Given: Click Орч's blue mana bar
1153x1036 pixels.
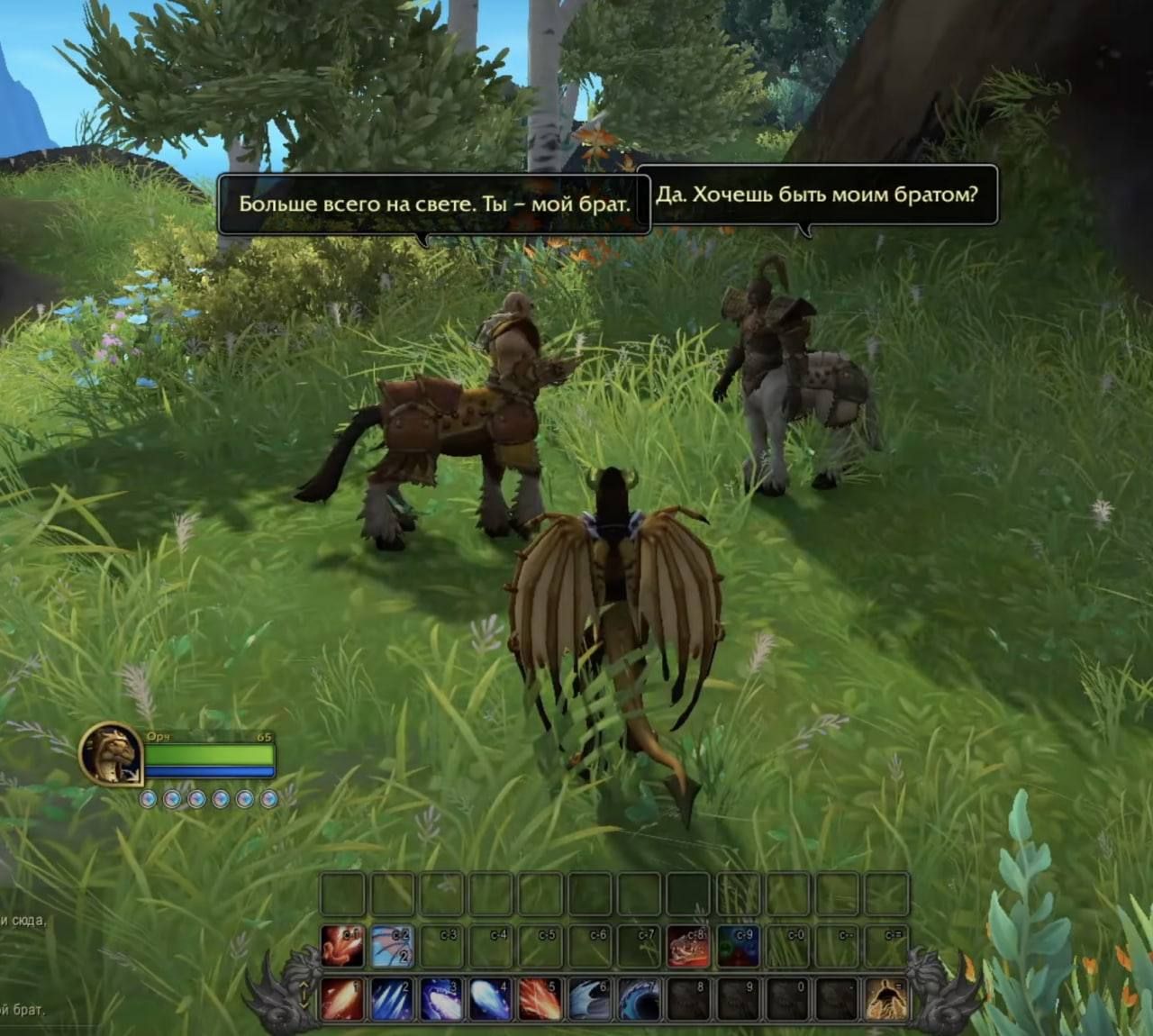Looking at the screenshot, I should [x=209, y=771].
